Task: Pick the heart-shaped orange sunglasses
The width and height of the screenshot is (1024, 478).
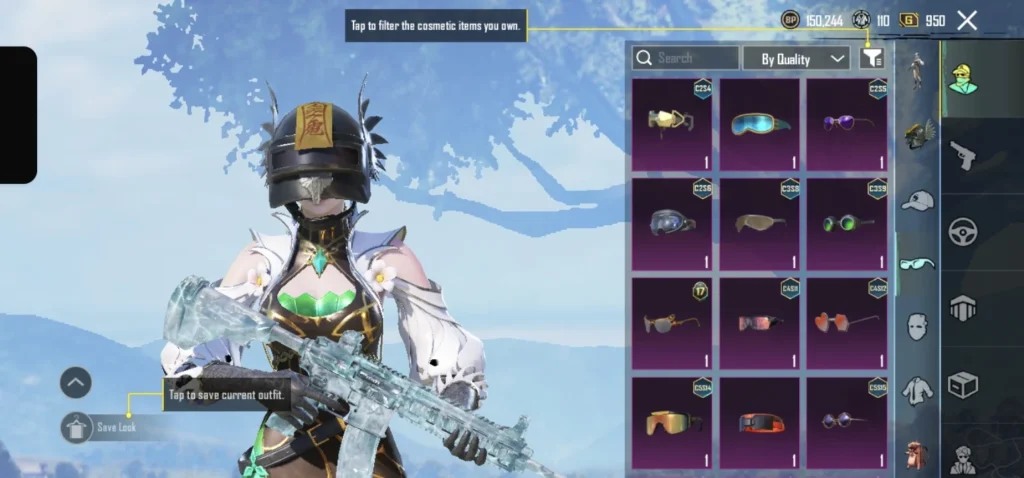Action: (x=847, y=322)
